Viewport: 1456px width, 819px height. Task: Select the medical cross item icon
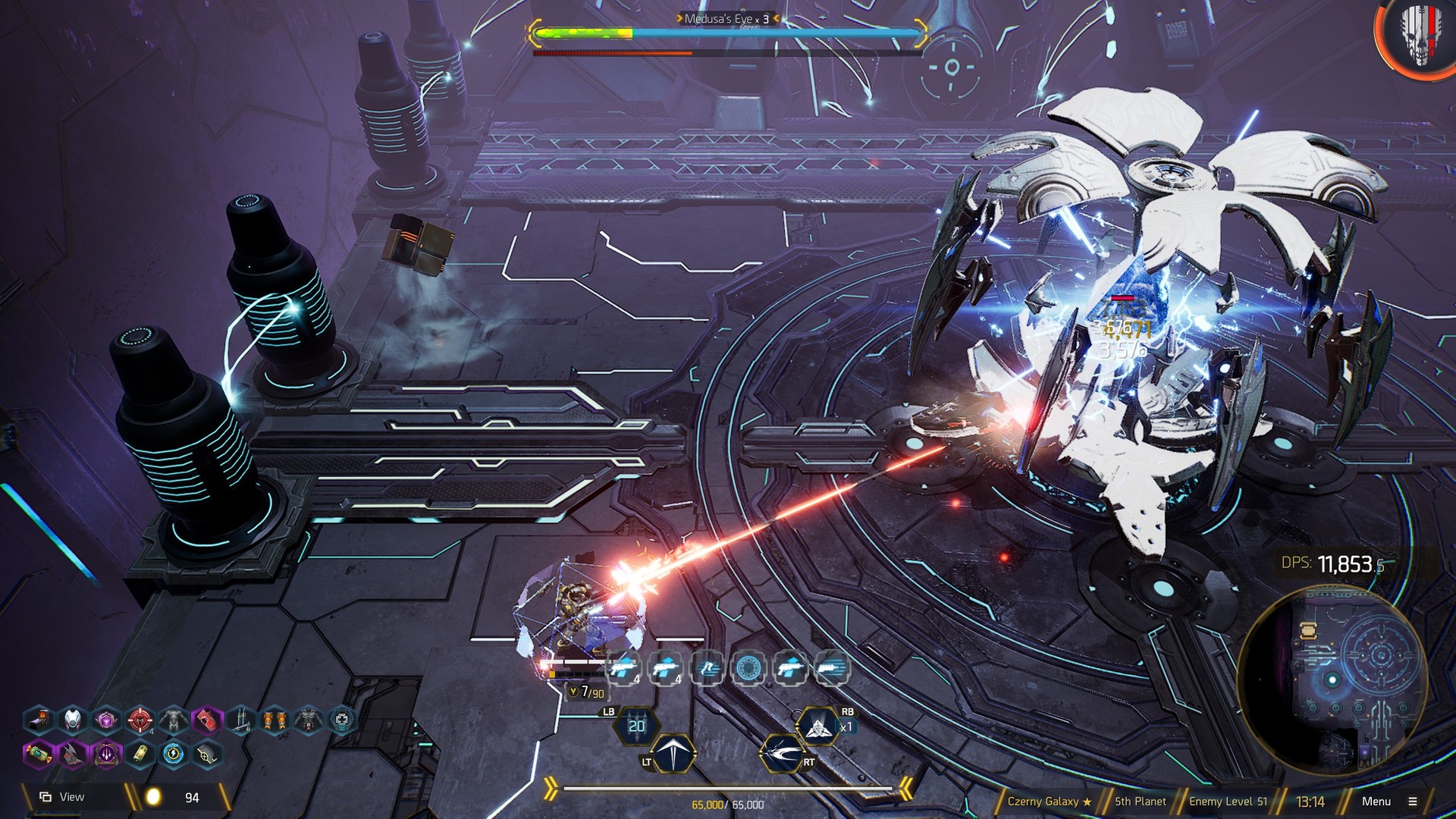coord(342,719)
